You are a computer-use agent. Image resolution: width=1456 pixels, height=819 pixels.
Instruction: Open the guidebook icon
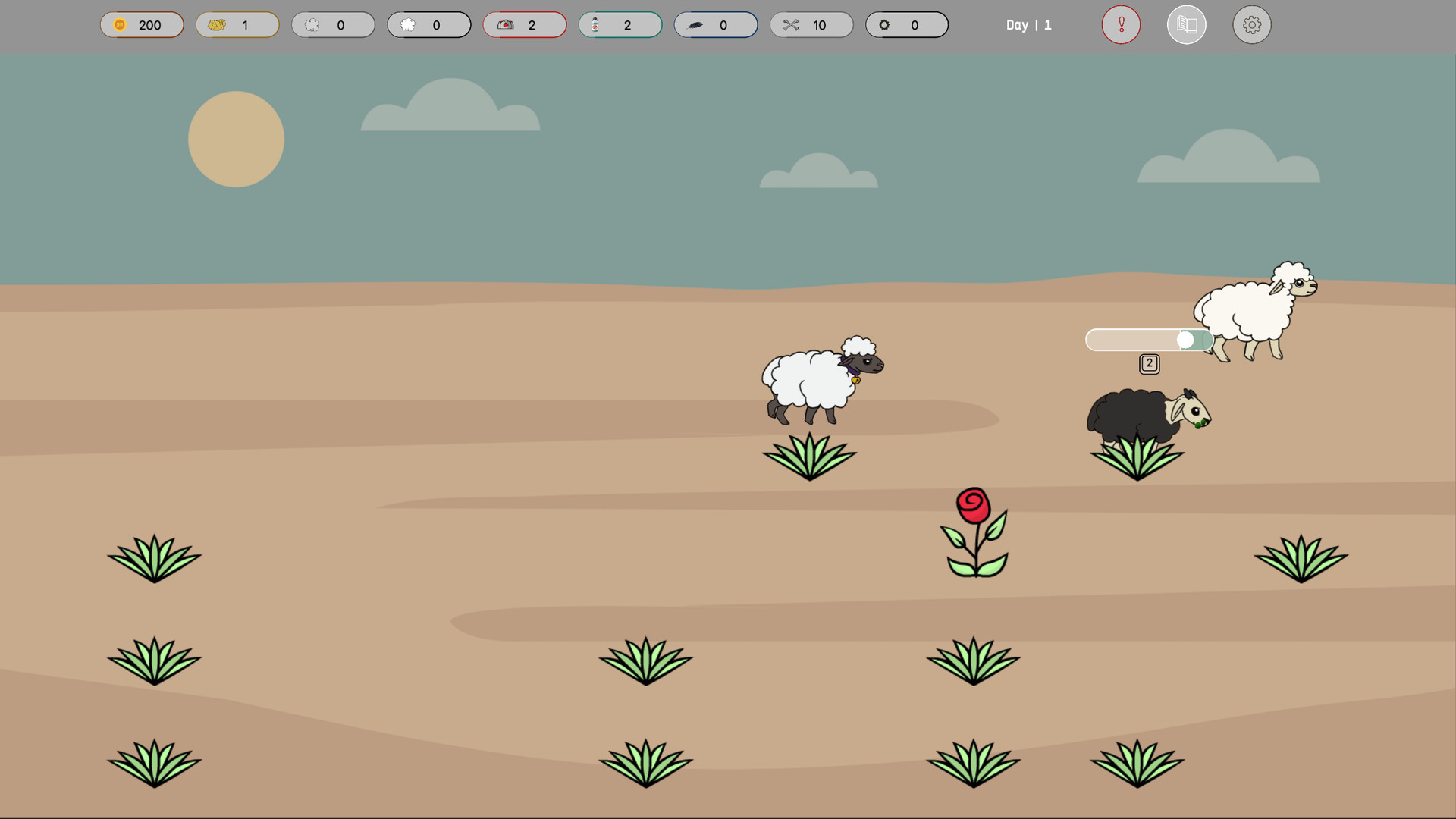click(1187, 24)
